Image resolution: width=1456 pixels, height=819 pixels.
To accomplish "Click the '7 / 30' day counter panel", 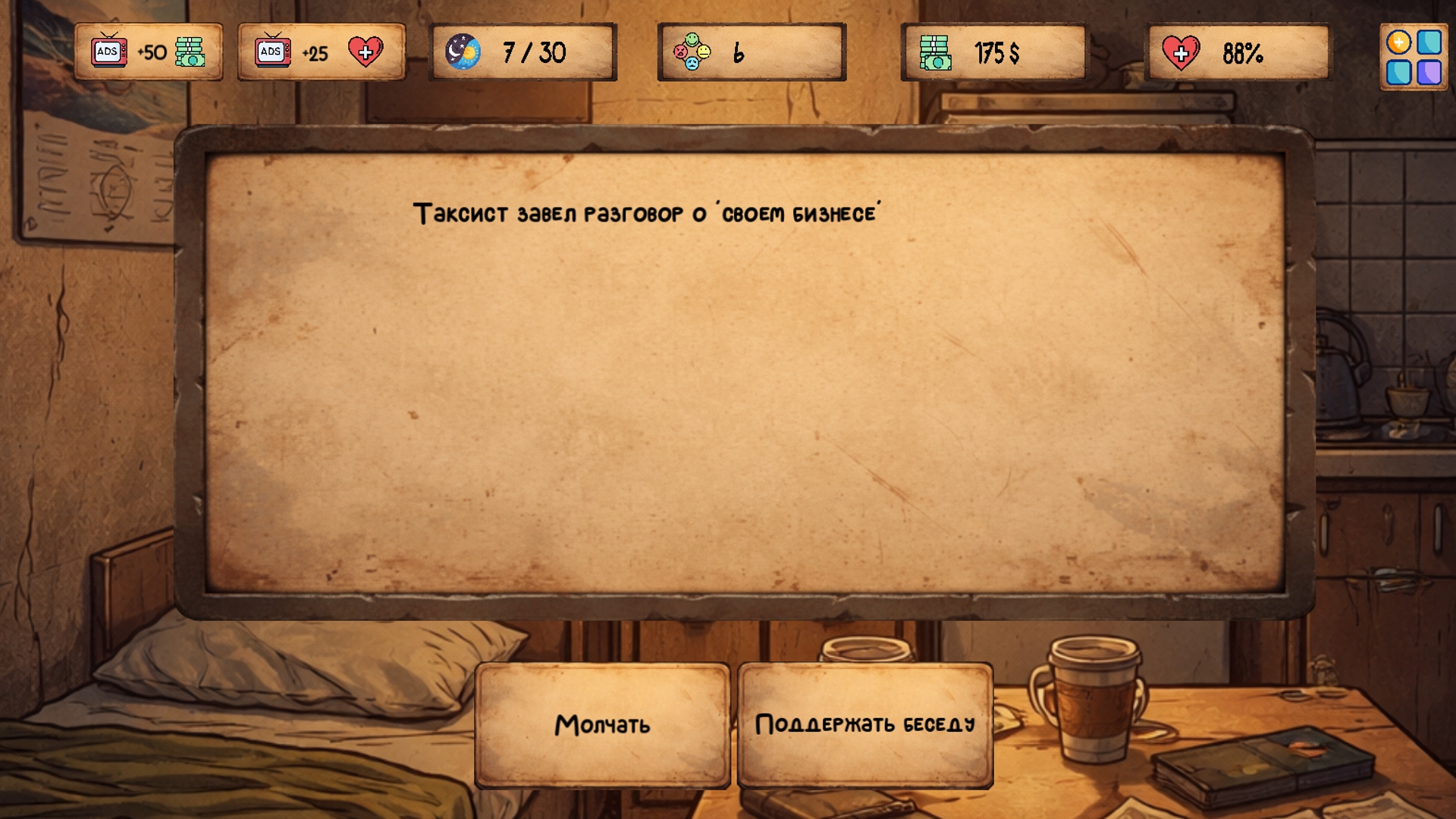I will pyautogui.click(x=522, y=53).
